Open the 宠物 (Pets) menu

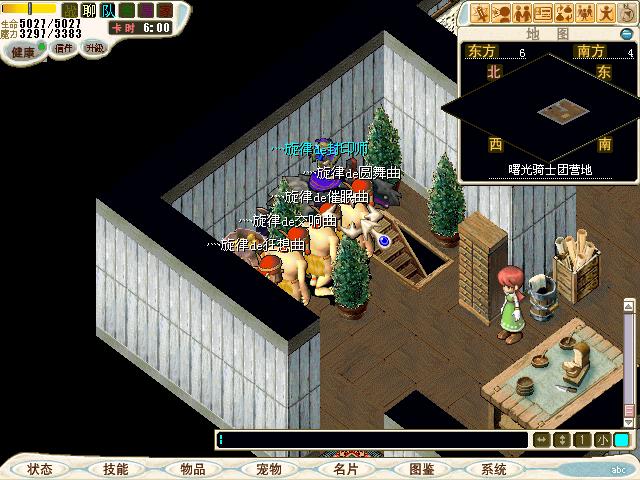coord(268,469)
